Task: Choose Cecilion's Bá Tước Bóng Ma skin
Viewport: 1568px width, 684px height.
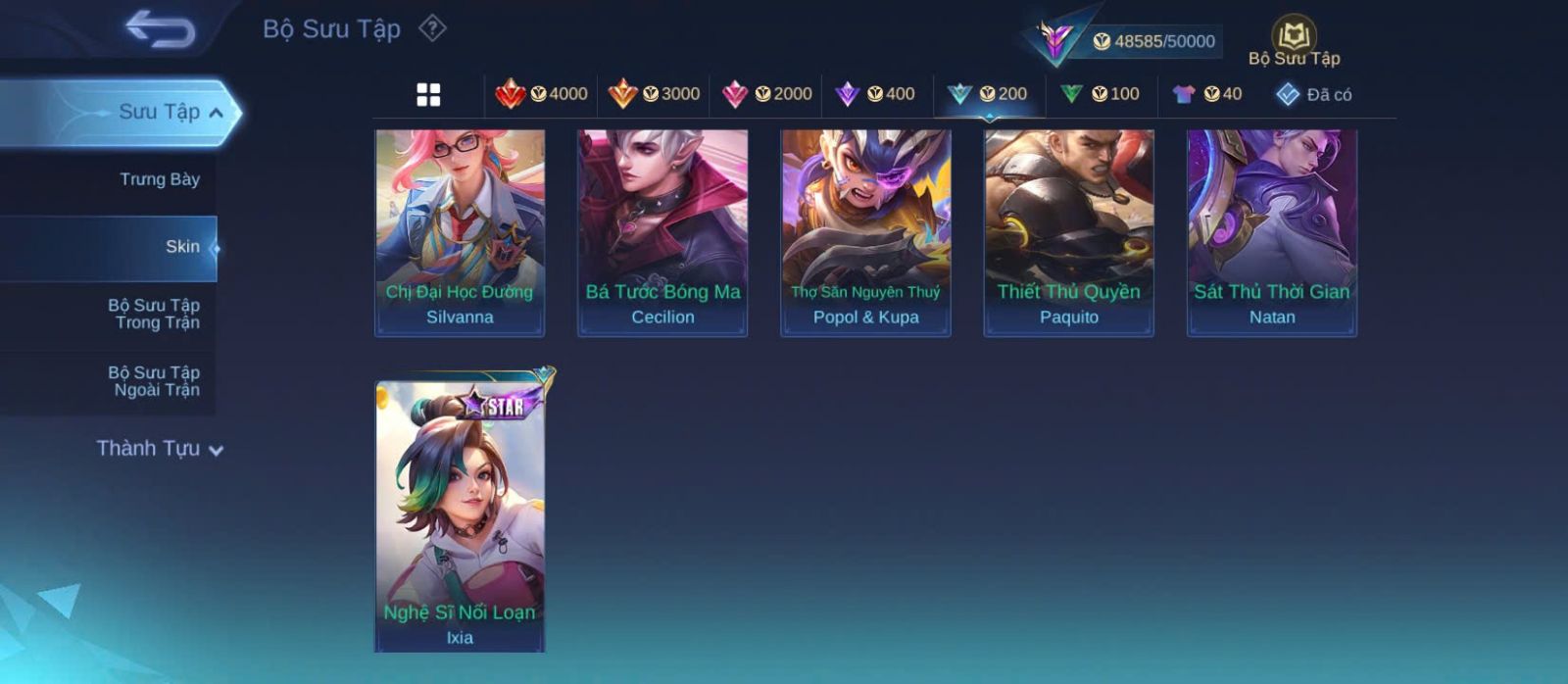Action: coord(662,232)
